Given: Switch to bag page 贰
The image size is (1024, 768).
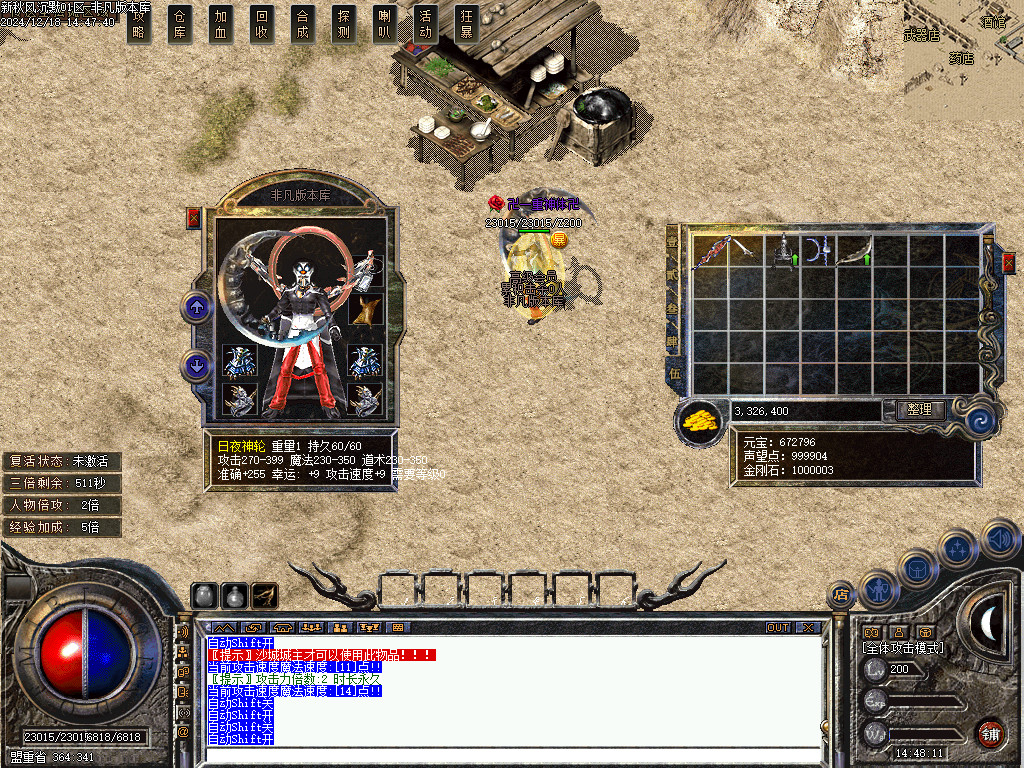Looking at the screenshot, I should (x=673, y=274).
